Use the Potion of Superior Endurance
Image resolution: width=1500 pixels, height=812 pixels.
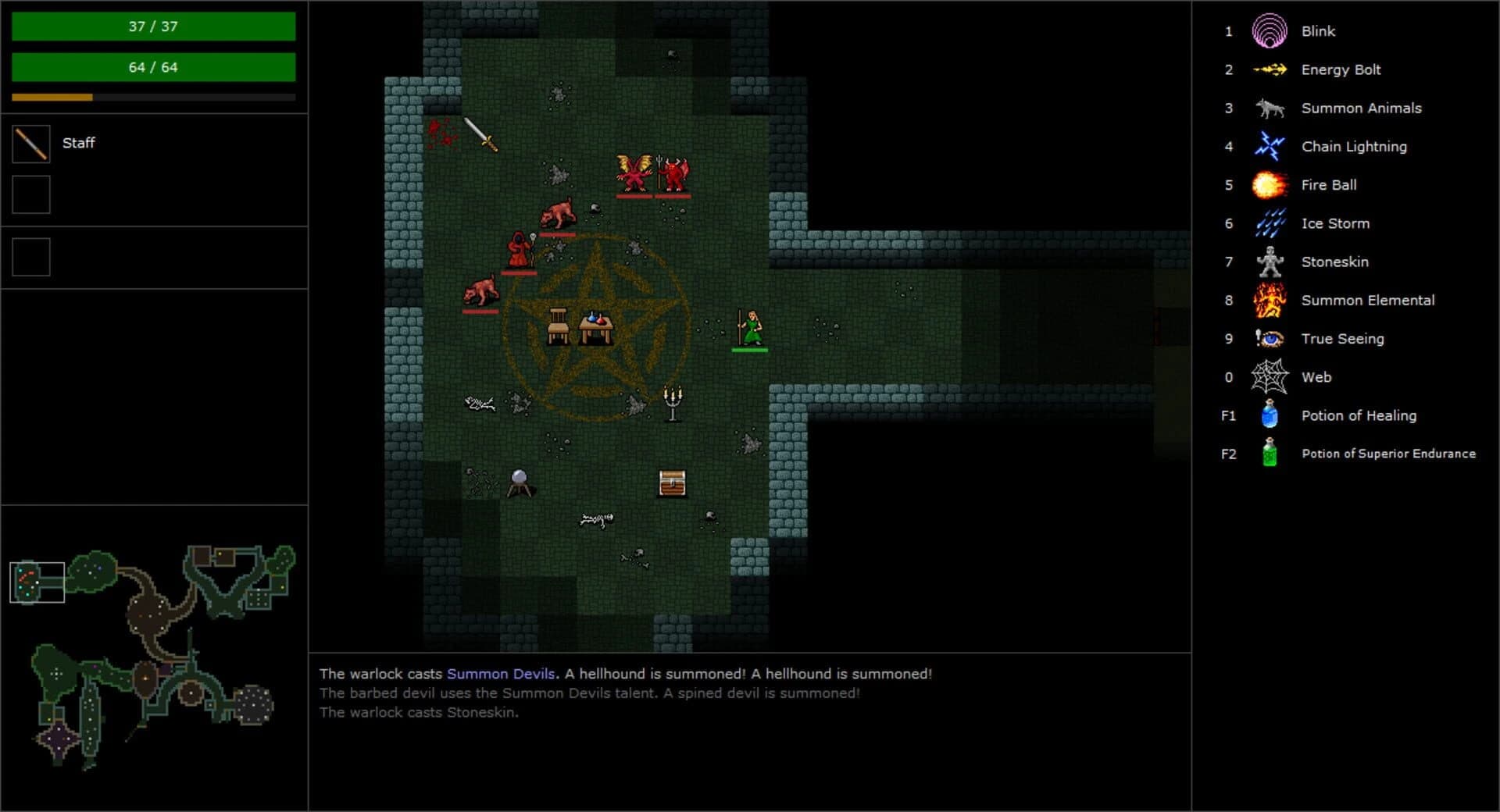coord(1271,453)
